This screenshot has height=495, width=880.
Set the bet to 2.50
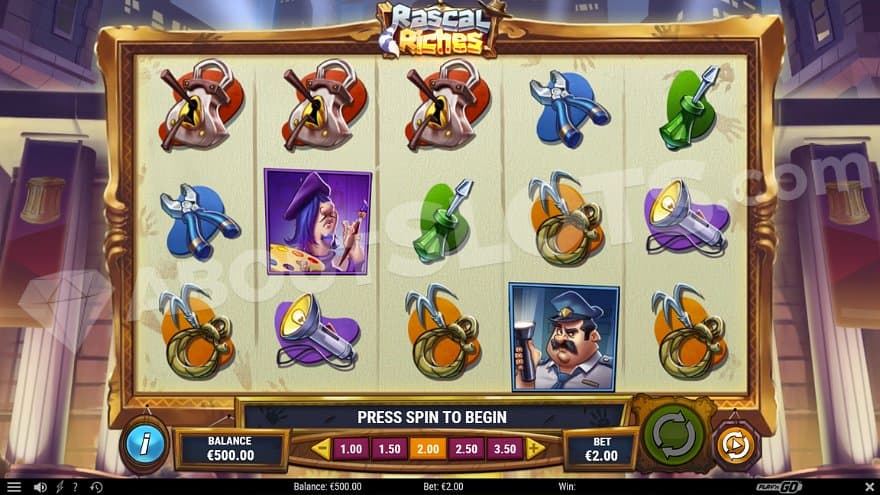[x=467, y=449]
